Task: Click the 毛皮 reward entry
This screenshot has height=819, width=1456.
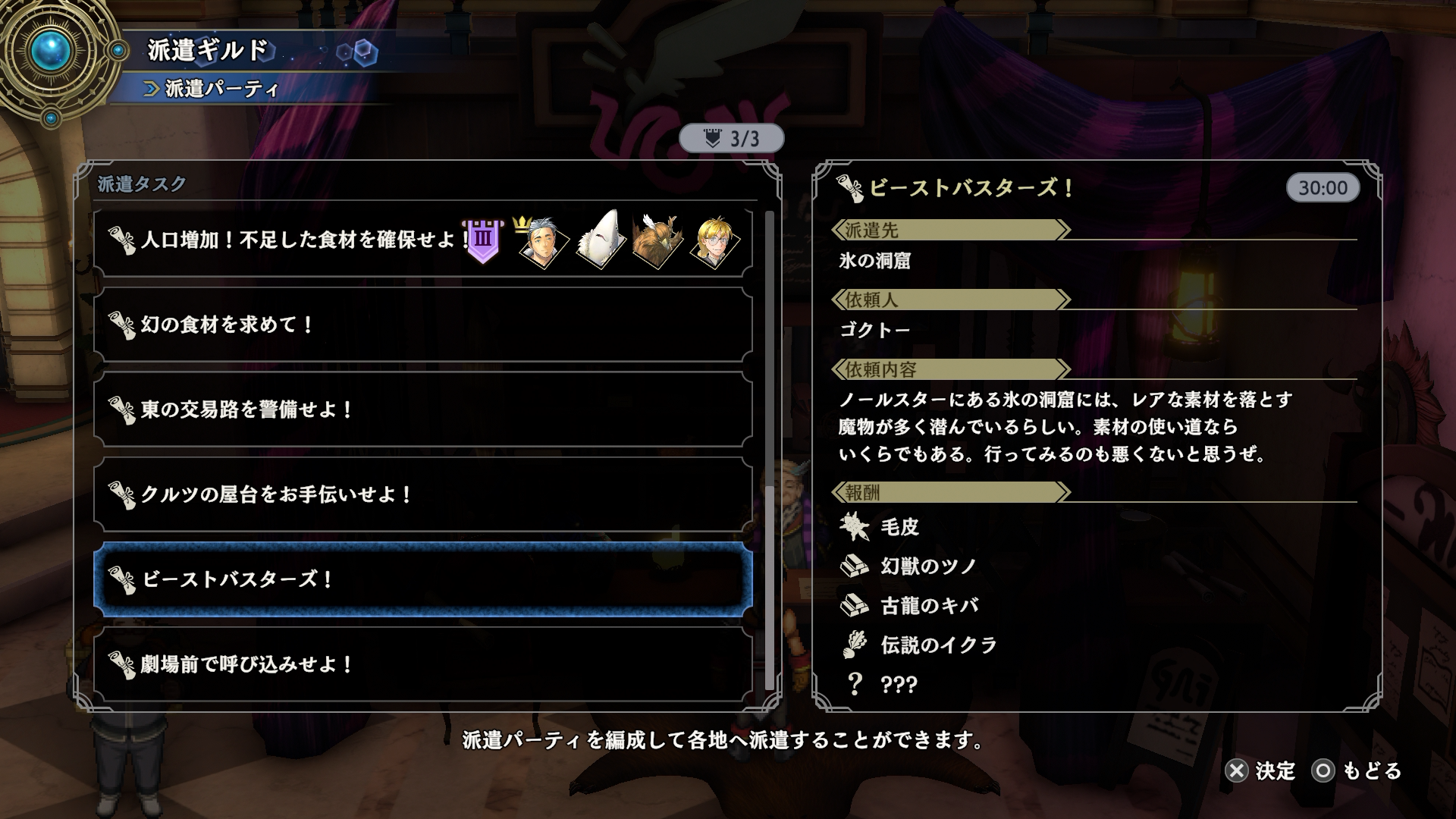Action: [x=899, y=527]
